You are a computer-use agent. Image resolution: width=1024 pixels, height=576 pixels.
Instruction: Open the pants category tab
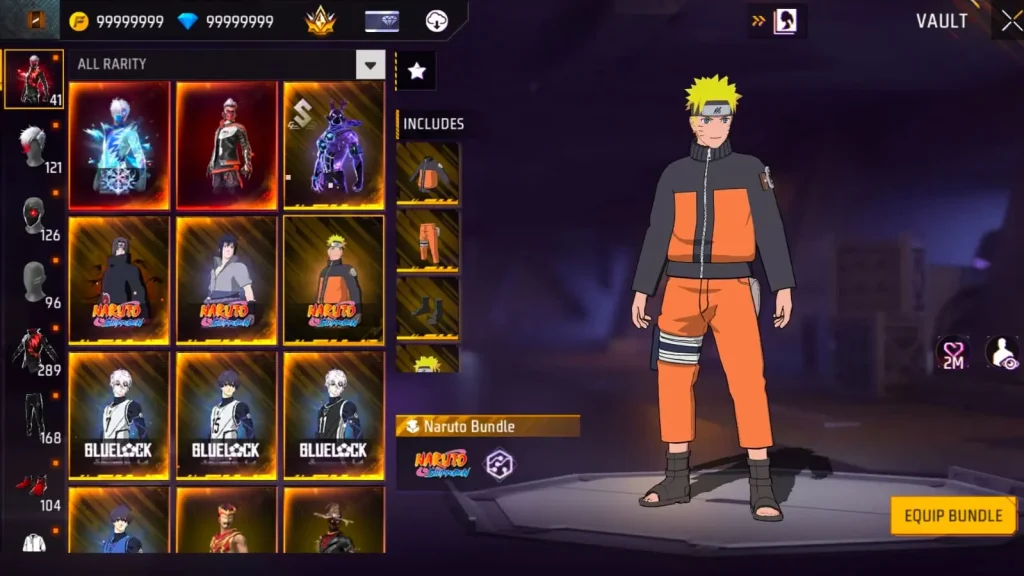coord(35,419)
